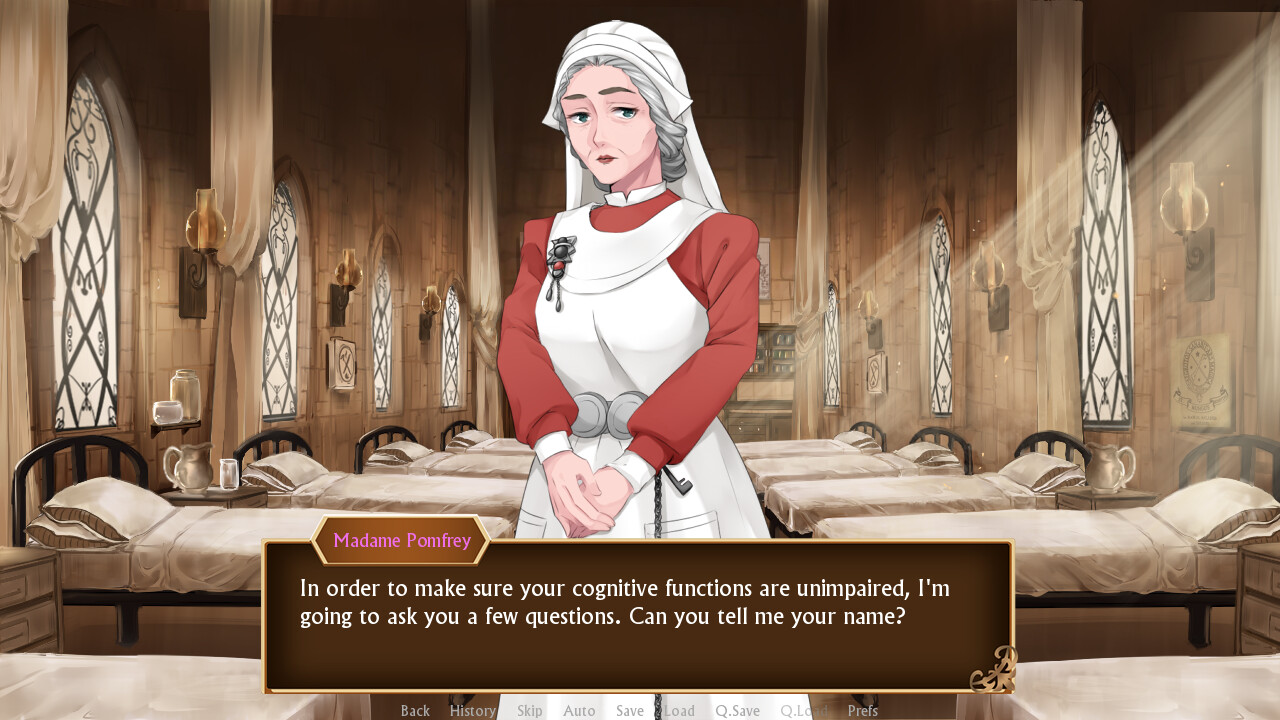
Task: Perform a quick save with Q.Save
Action: click(x=737, y=710)
